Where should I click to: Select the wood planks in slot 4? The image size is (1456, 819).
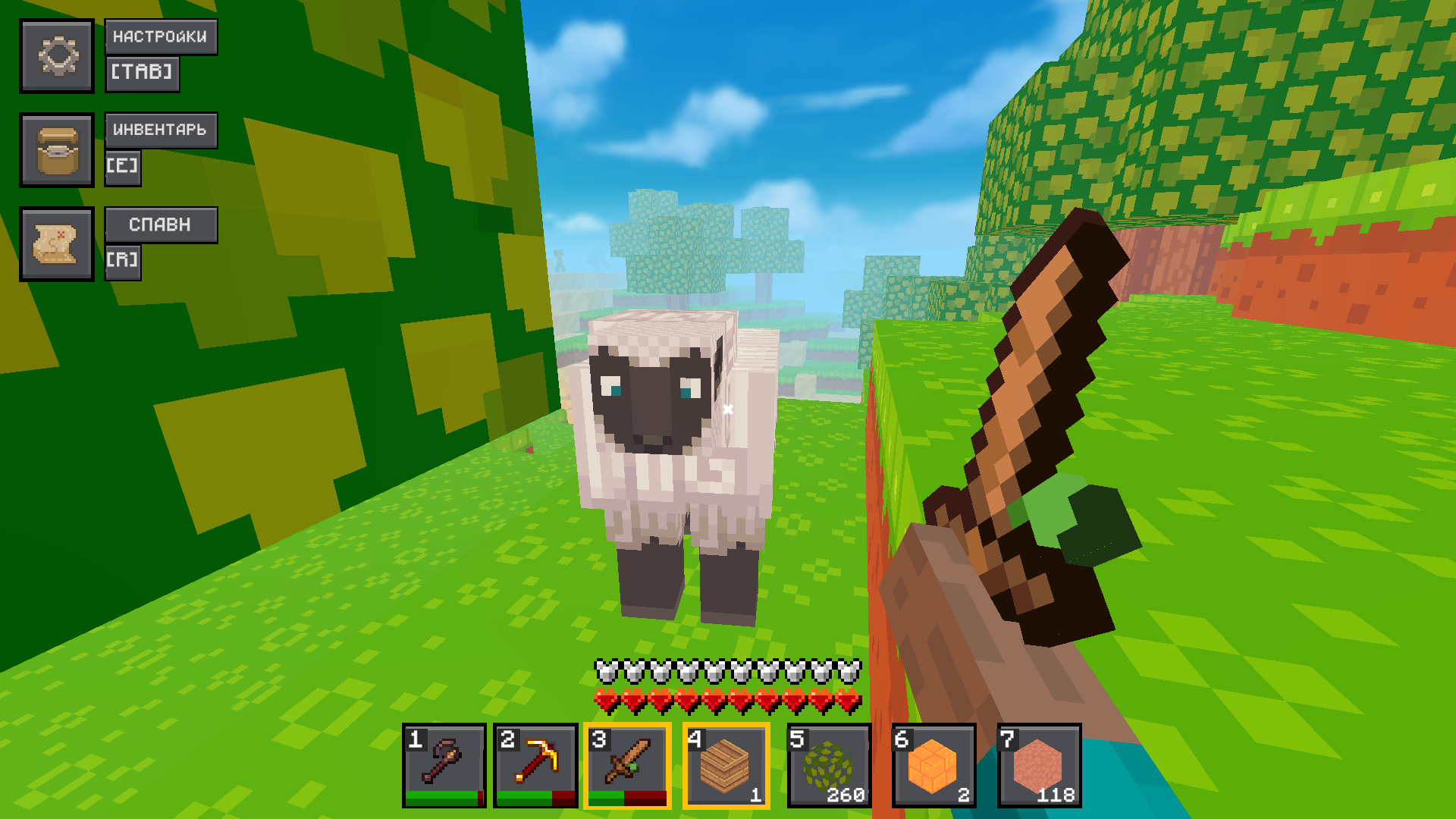click(725, 764)
